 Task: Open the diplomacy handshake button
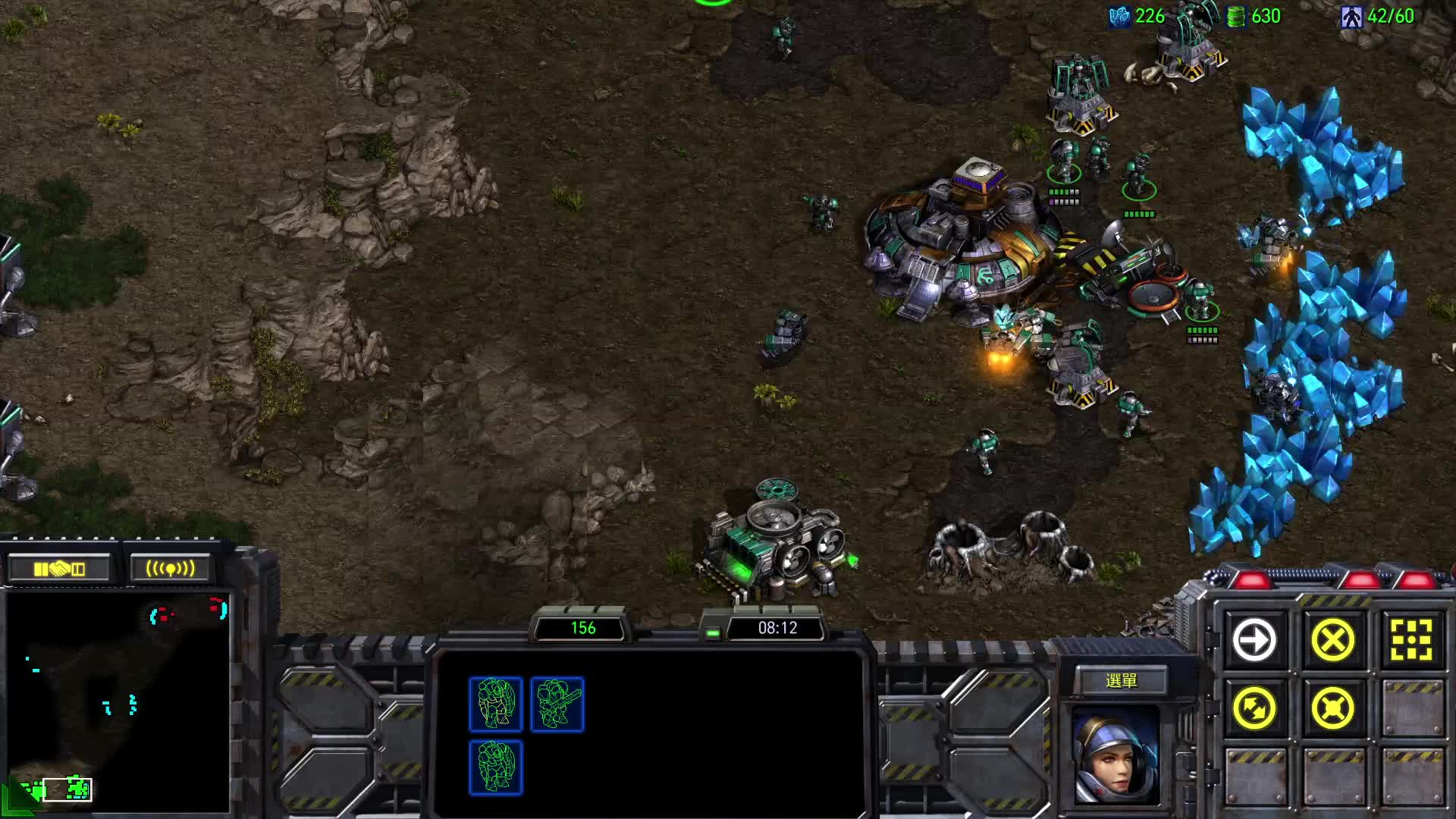pos(59,569)
